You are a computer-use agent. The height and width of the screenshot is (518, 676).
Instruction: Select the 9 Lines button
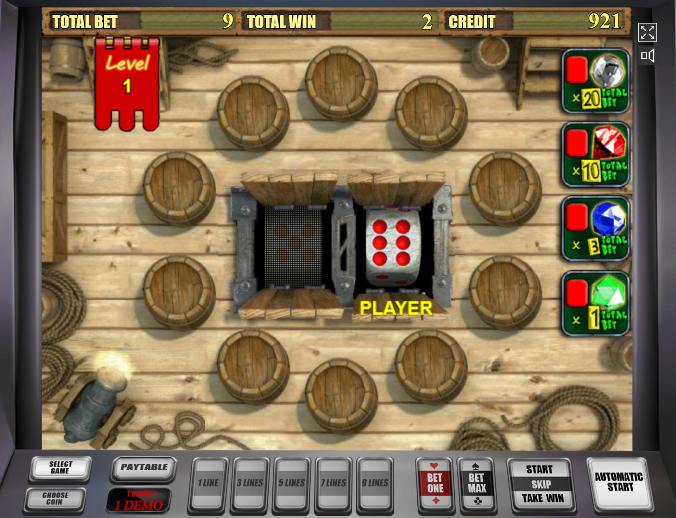click(375, 483)
